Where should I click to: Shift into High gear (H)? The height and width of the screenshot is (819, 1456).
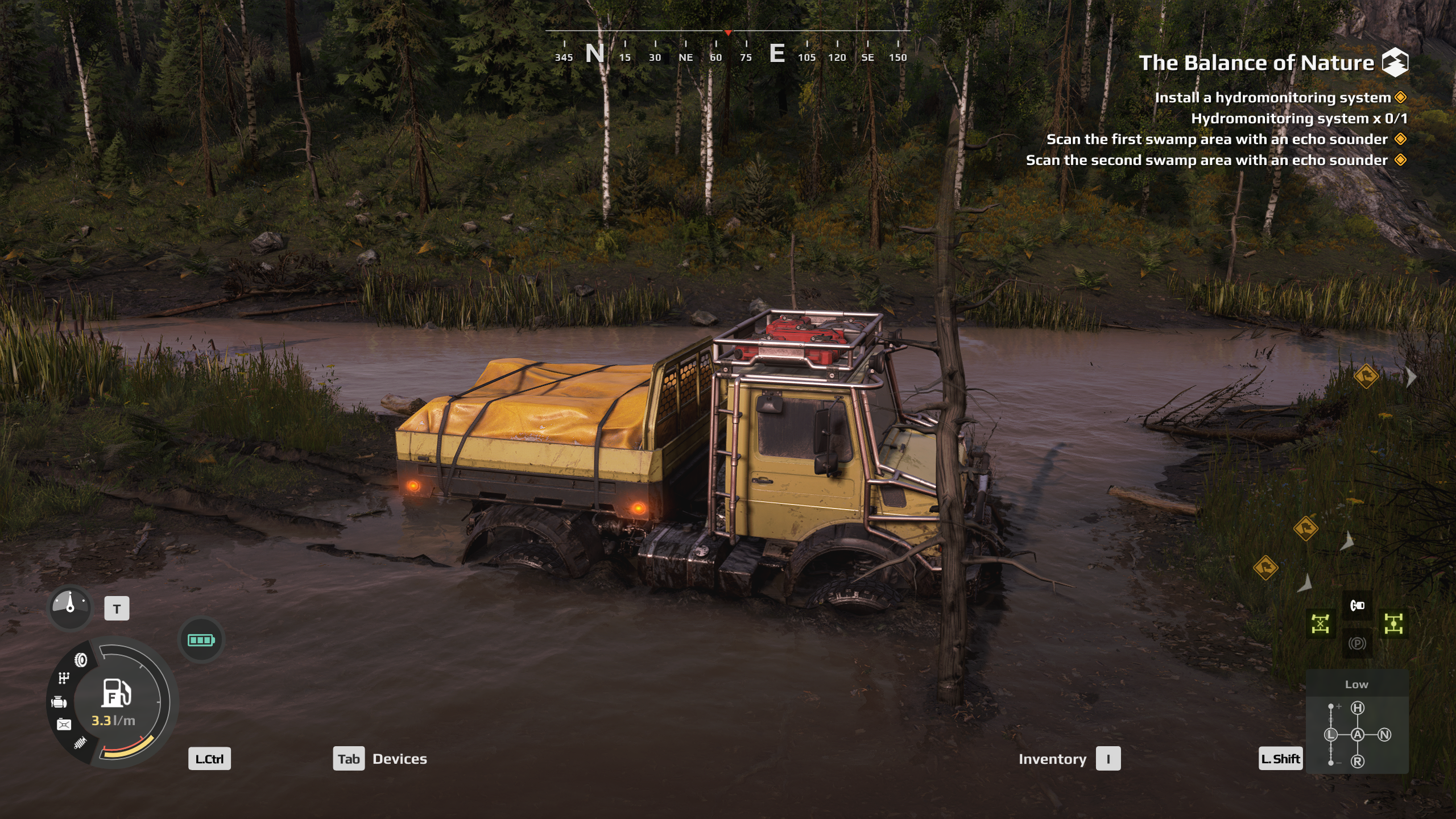[x=1358, y=708]
